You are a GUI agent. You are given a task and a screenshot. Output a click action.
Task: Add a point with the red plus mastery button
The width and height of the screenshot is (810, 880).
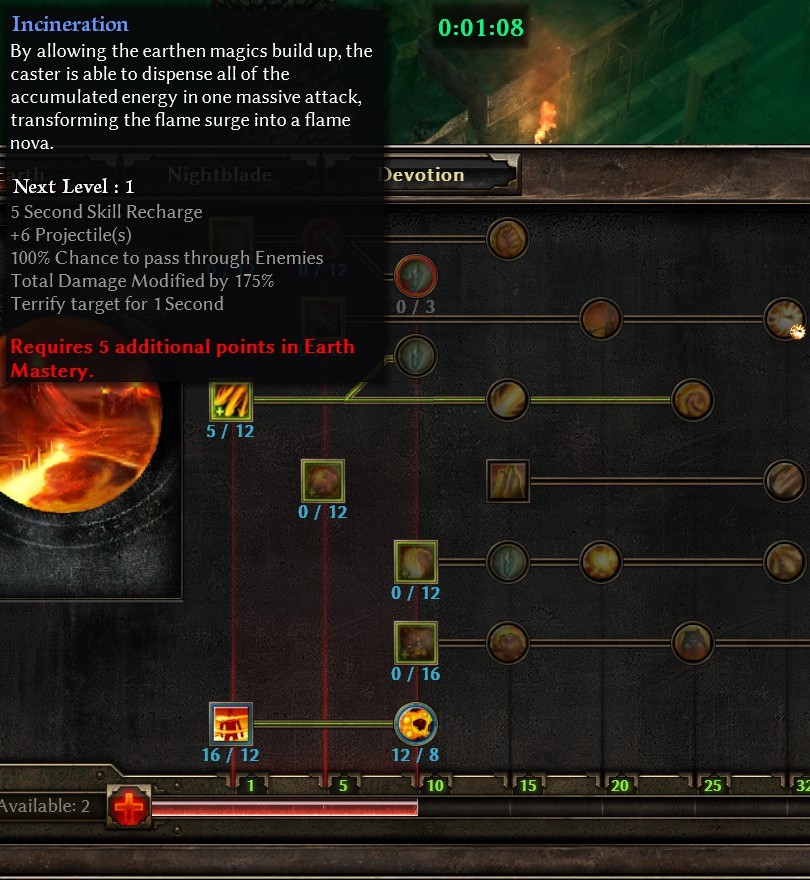pos(129,806)
